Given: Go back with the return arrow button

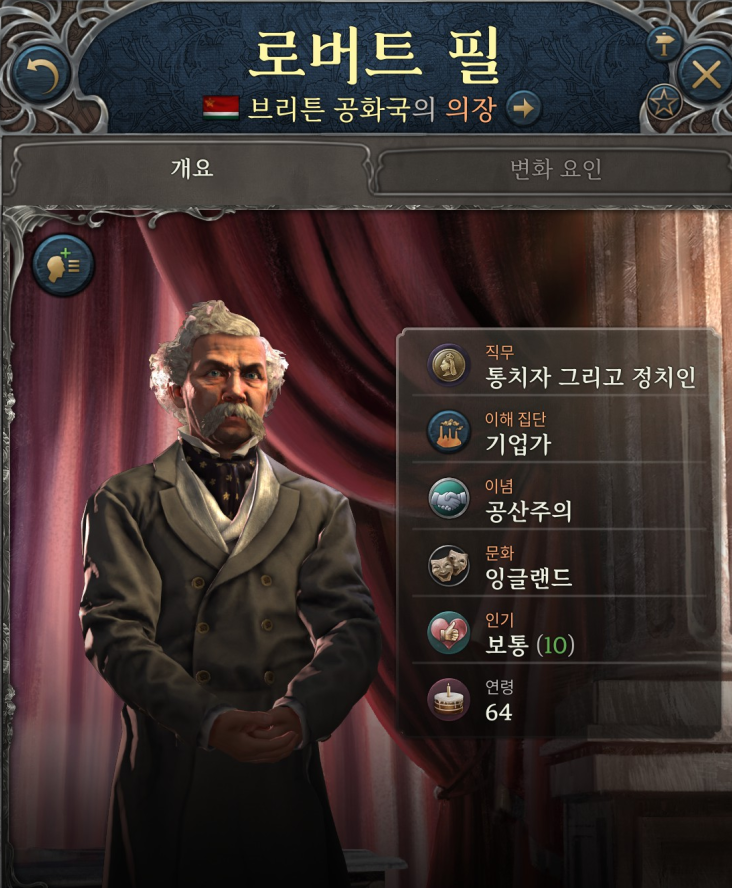Looking at the screenshot, I should [x=41, y=73].
